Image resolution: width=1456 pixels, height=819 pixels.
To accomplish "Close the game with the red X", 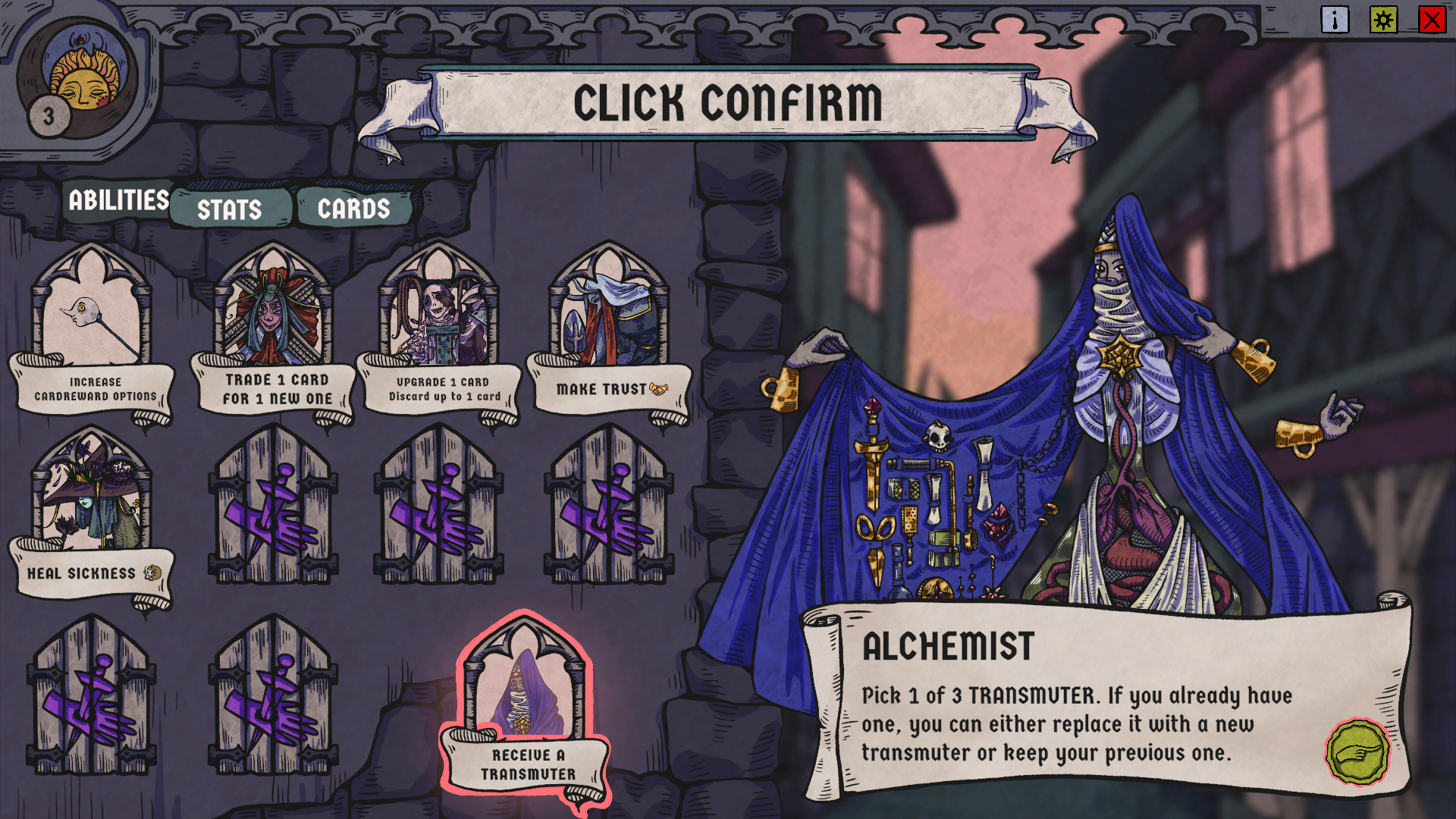I will click(x=1432, y=20).
